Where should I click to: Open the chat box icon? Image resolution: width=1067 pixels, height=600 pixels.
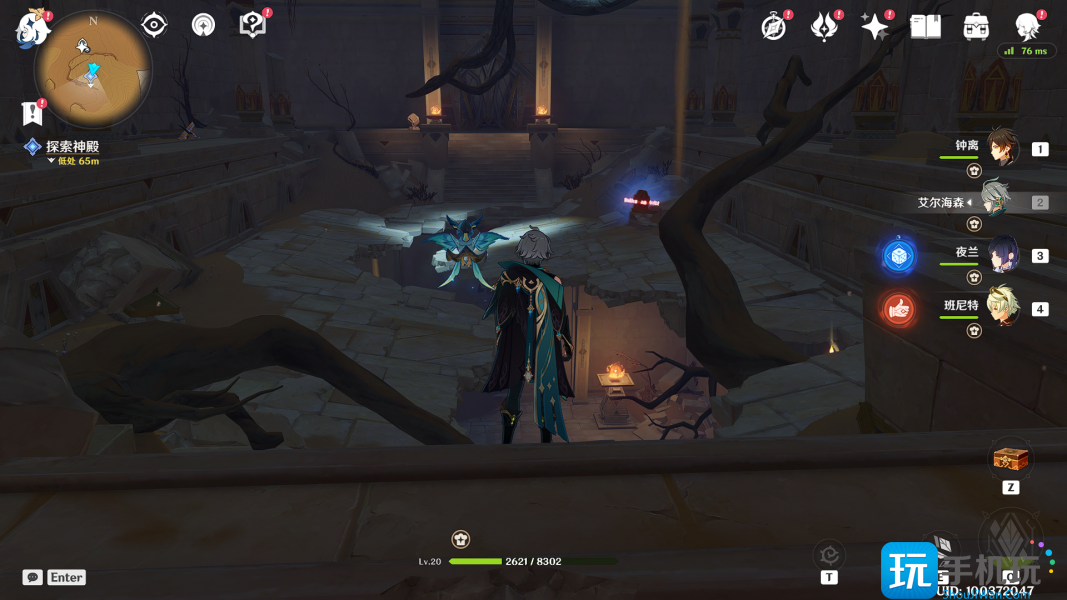click(x=33, y=577)
